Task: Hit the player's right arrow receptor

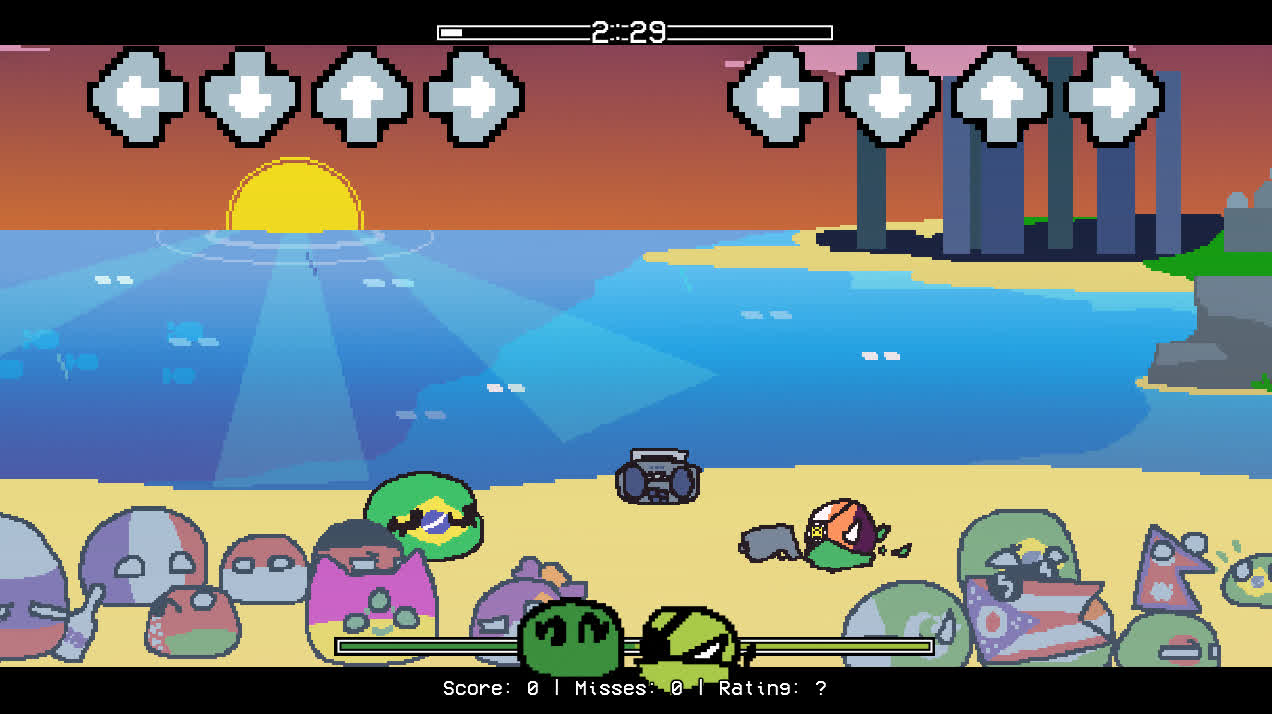Action: tap(1114, 97)
